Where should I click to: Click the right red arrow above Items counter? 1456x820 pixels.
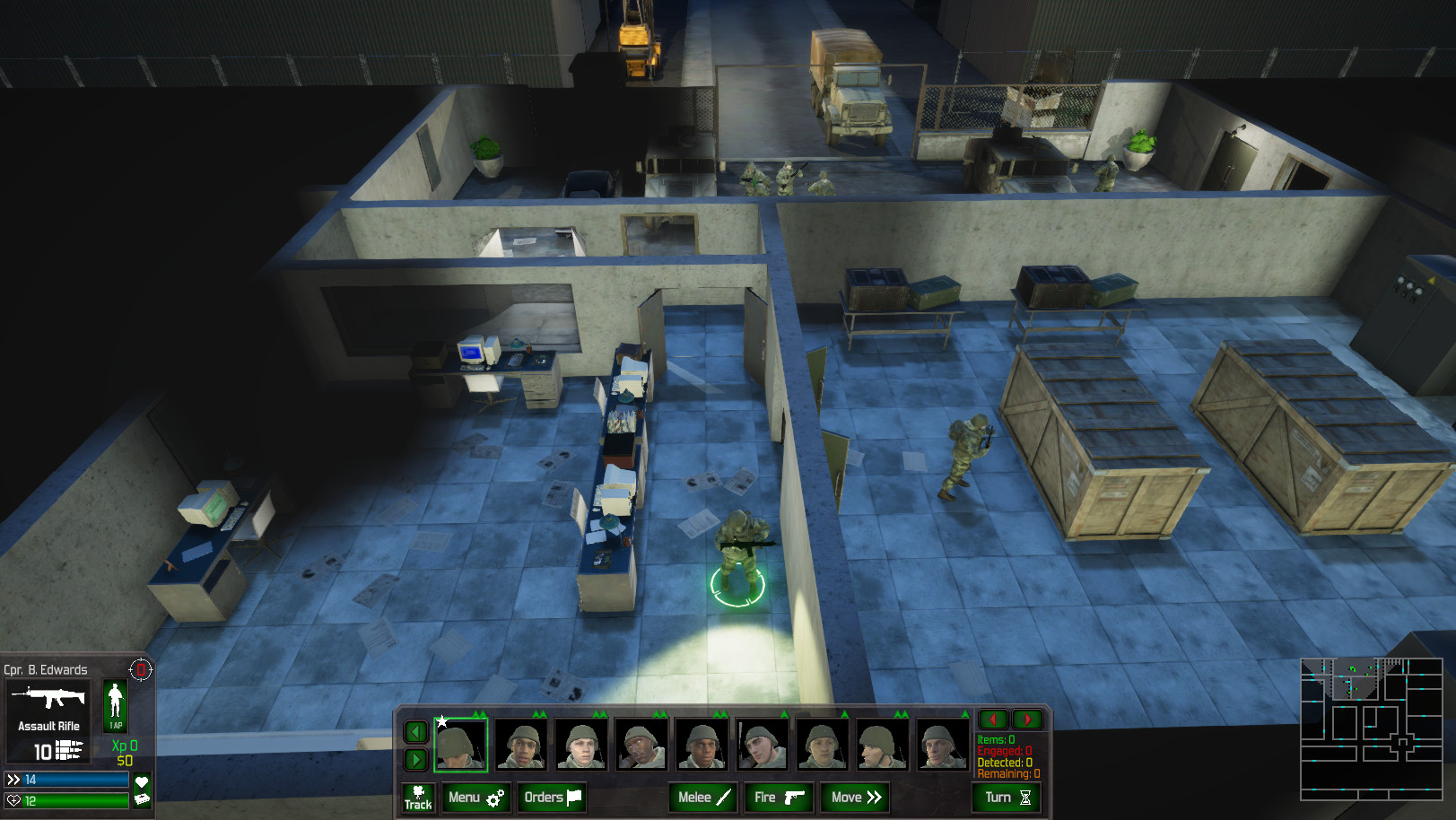click(x=1027, y=719)
